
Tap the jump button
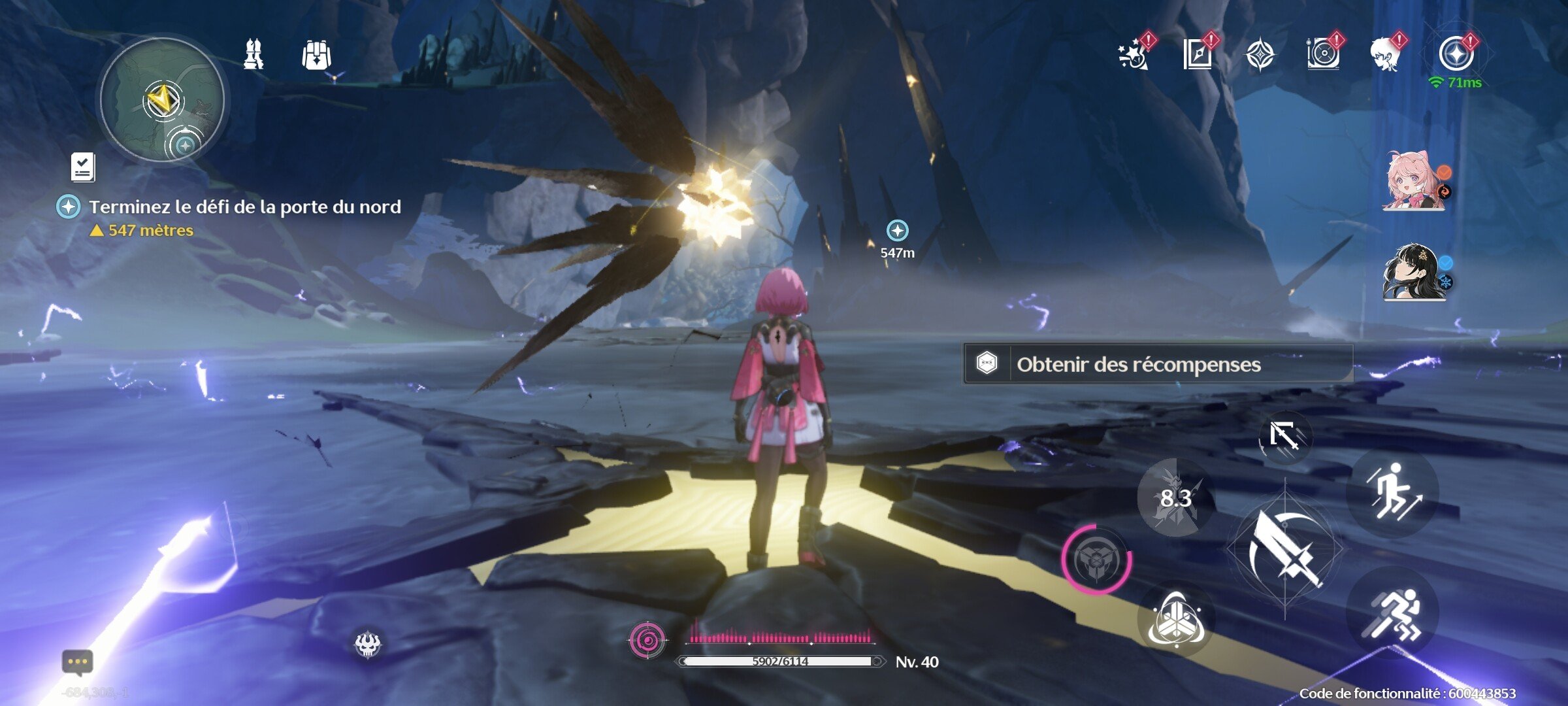coord(1393,490)
